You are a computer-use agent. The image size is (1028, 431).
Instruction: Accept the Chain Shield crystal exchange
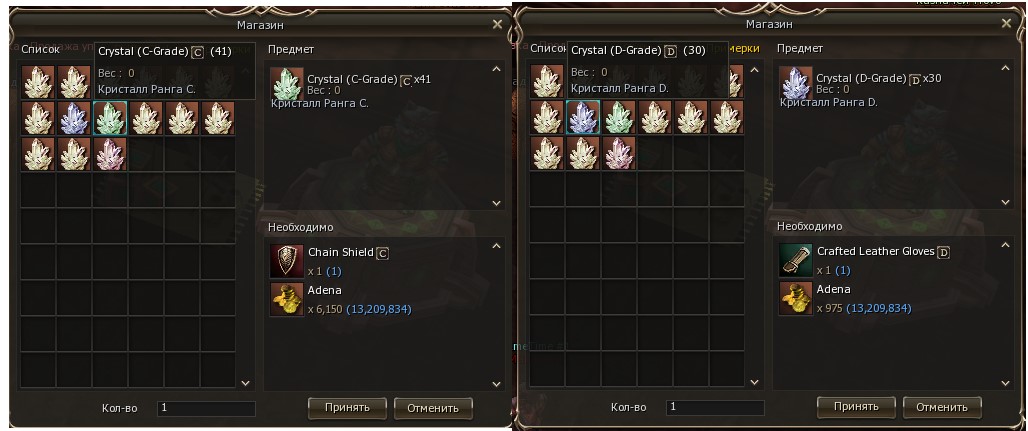pyautogui.click(x=347, y=407)
